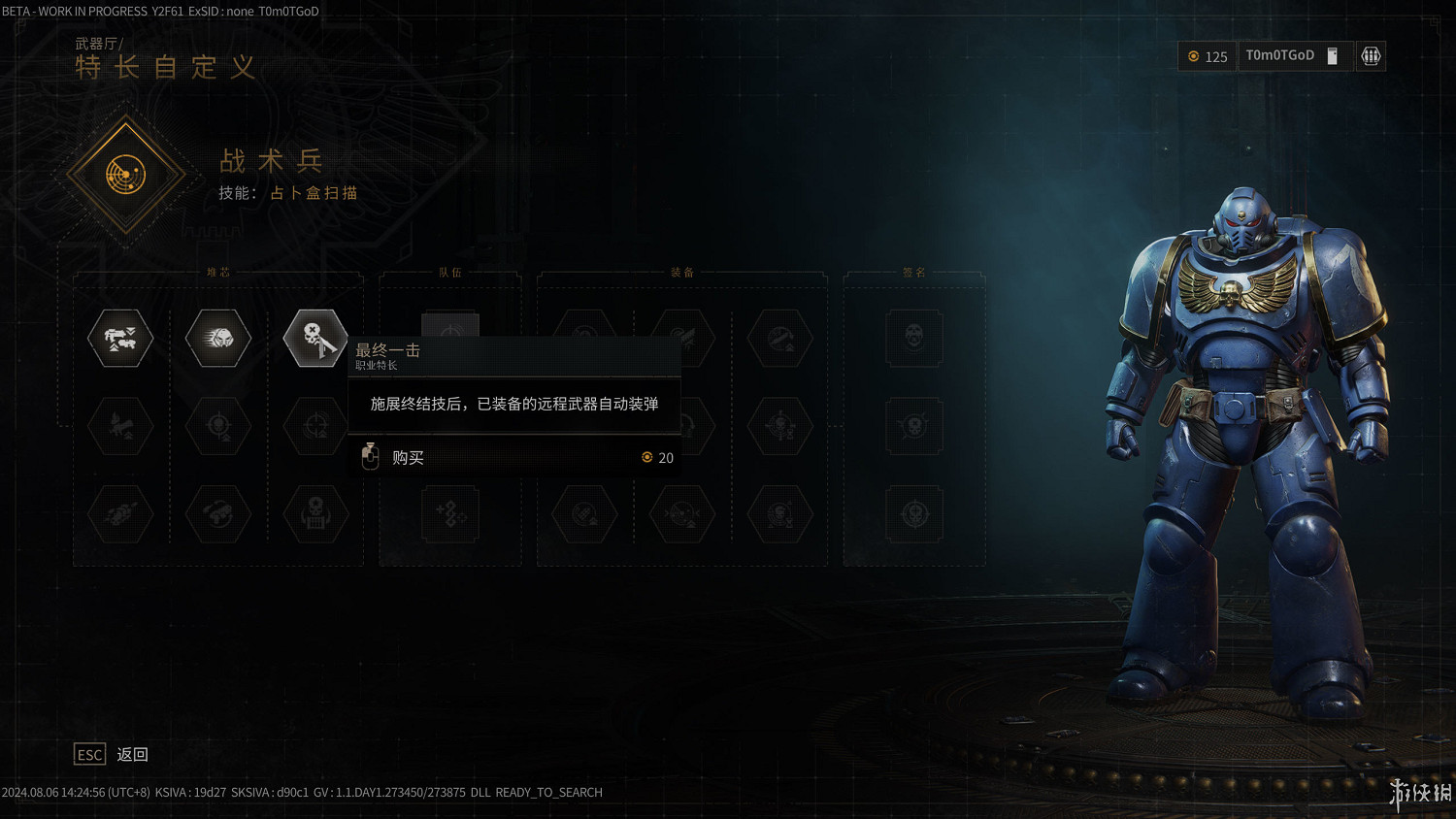The height and width of the screenshot is (819, 1456).
Task: Select the skull crosshair perk in middle Core row
Action: (216, 427)
